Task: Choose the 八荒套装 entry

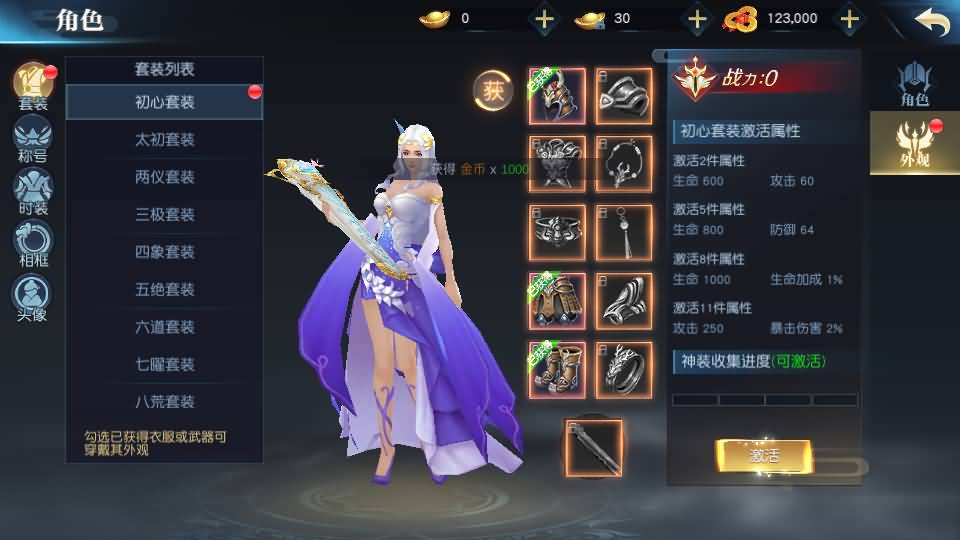Action: pyautogui.click(x=165, y=402)
